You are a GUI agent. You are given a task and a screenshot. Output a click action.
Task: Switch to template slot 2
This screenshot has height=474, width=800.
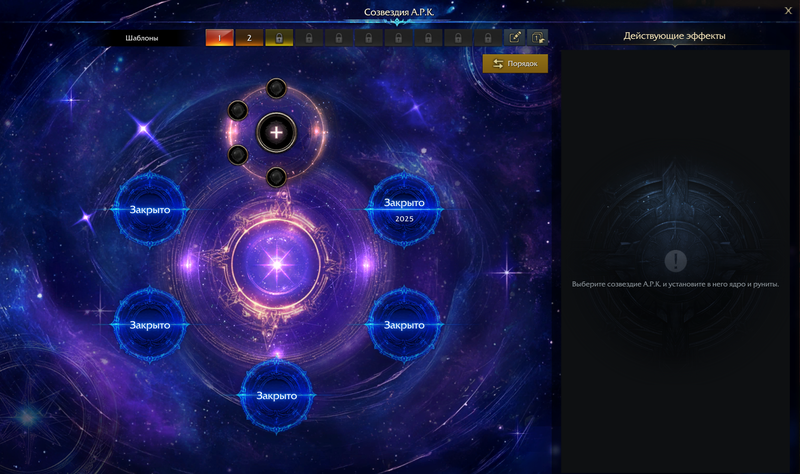pyautogui.click(x=249, y=38)
